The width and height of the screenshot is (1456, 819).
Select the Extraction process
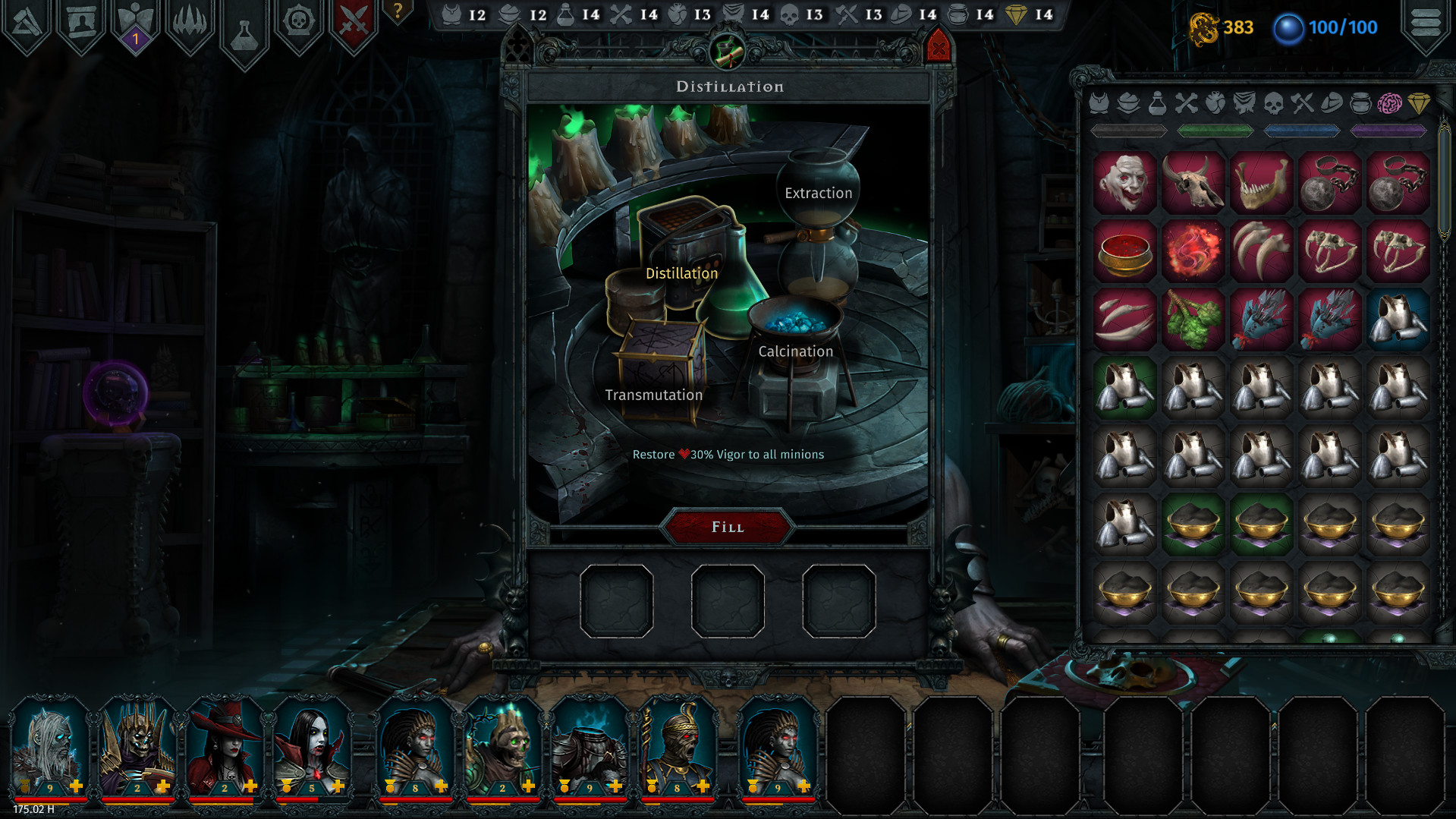point(818,193)
